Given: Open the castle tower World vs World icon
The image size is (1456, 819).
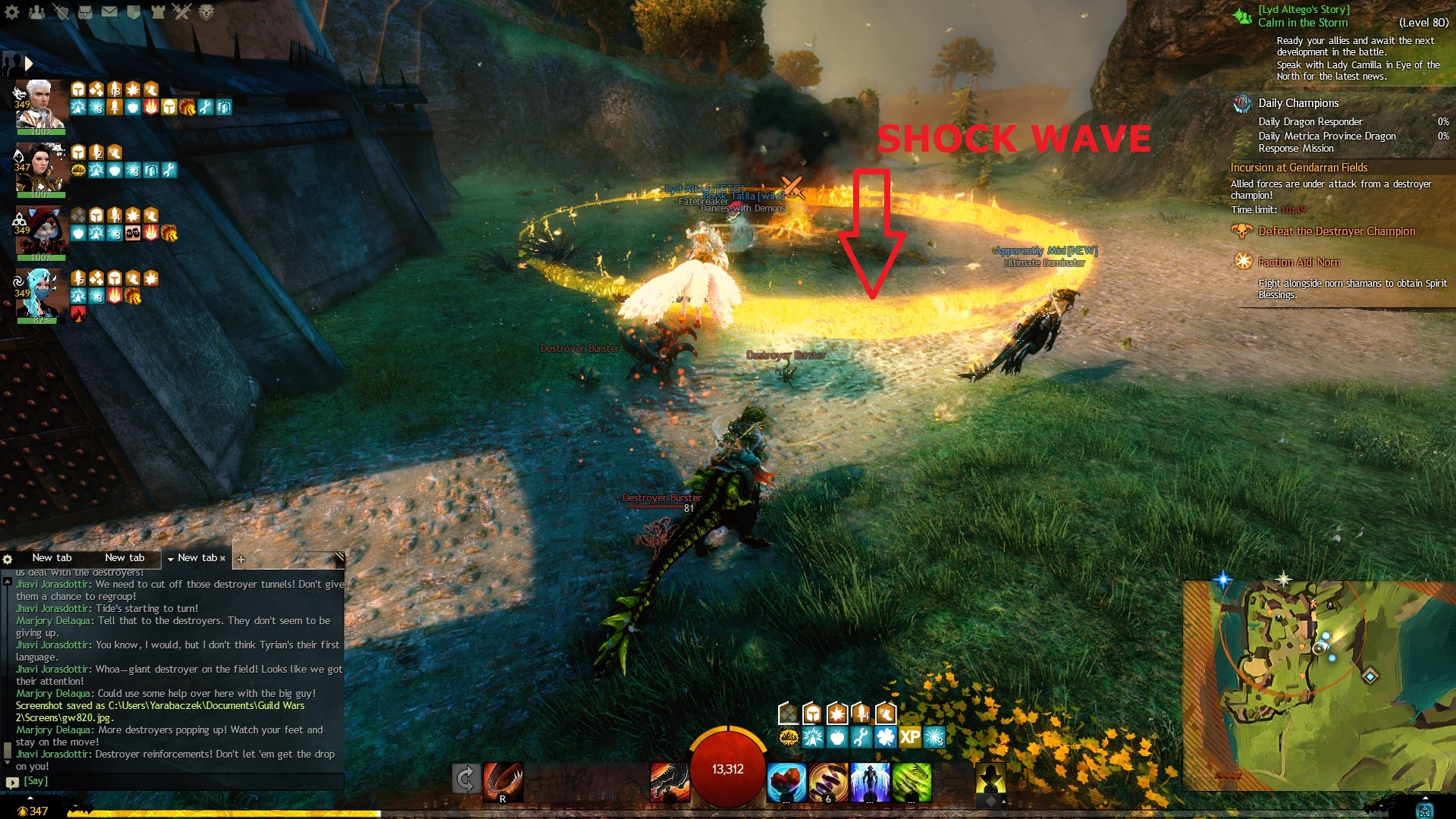Looking at the screenshot, I should tap(158, 12).
